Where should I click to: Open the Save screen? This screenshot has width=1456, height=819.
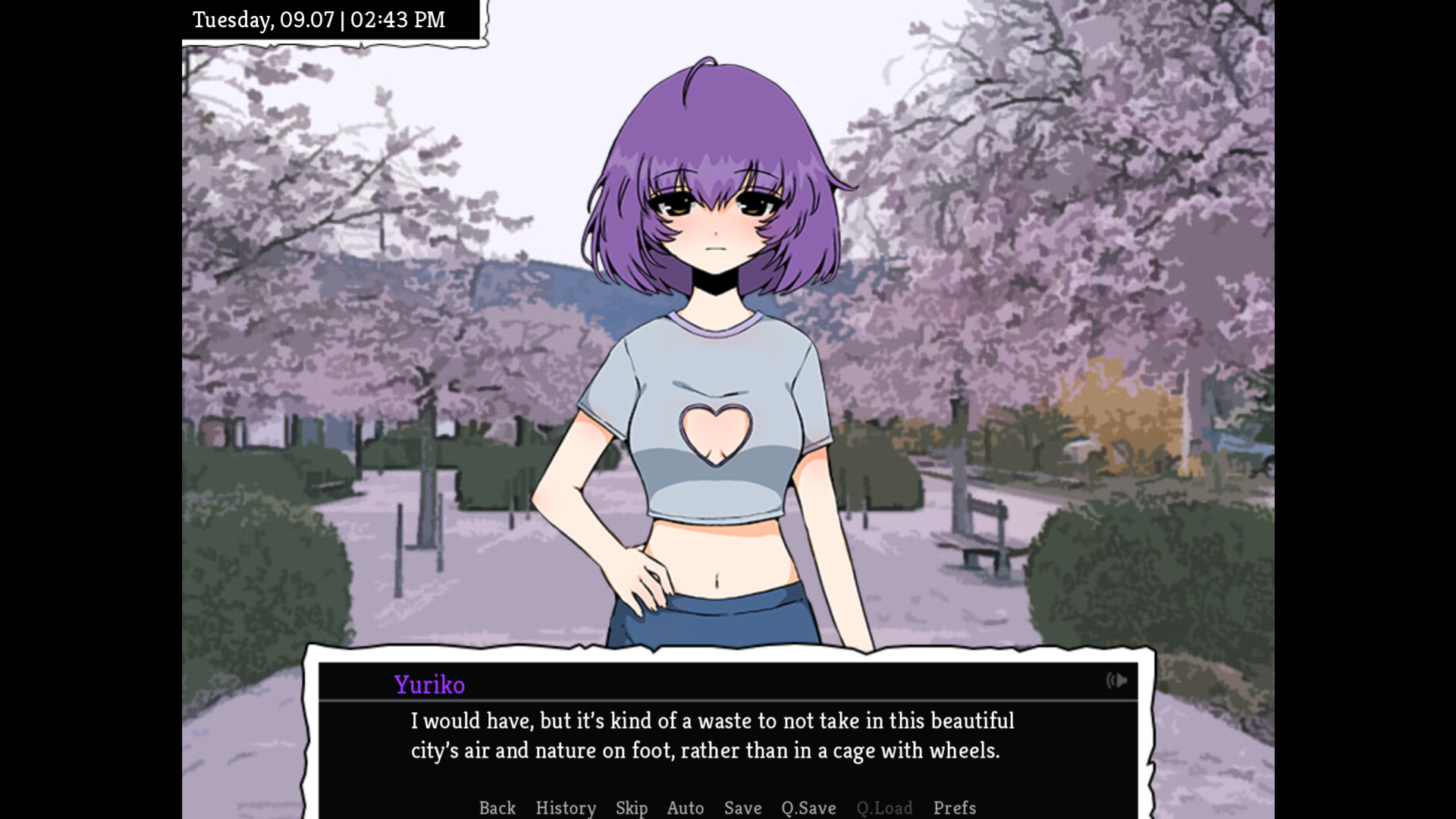pos(742,808)
